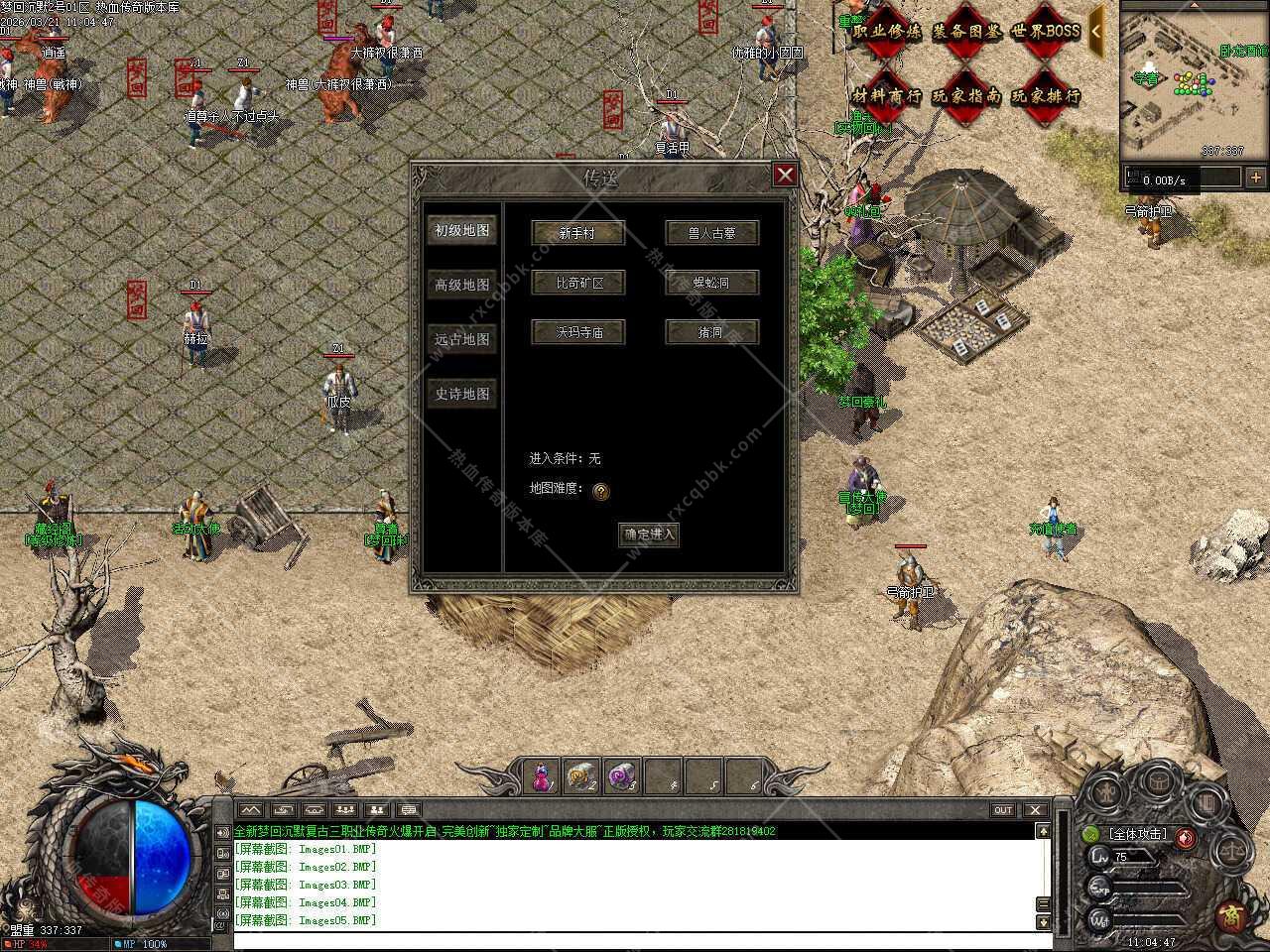Choose 新手村 as teleport destination
Image resolution: width=1270 pixels, height=952 pixels.
(x=577, y=233)
